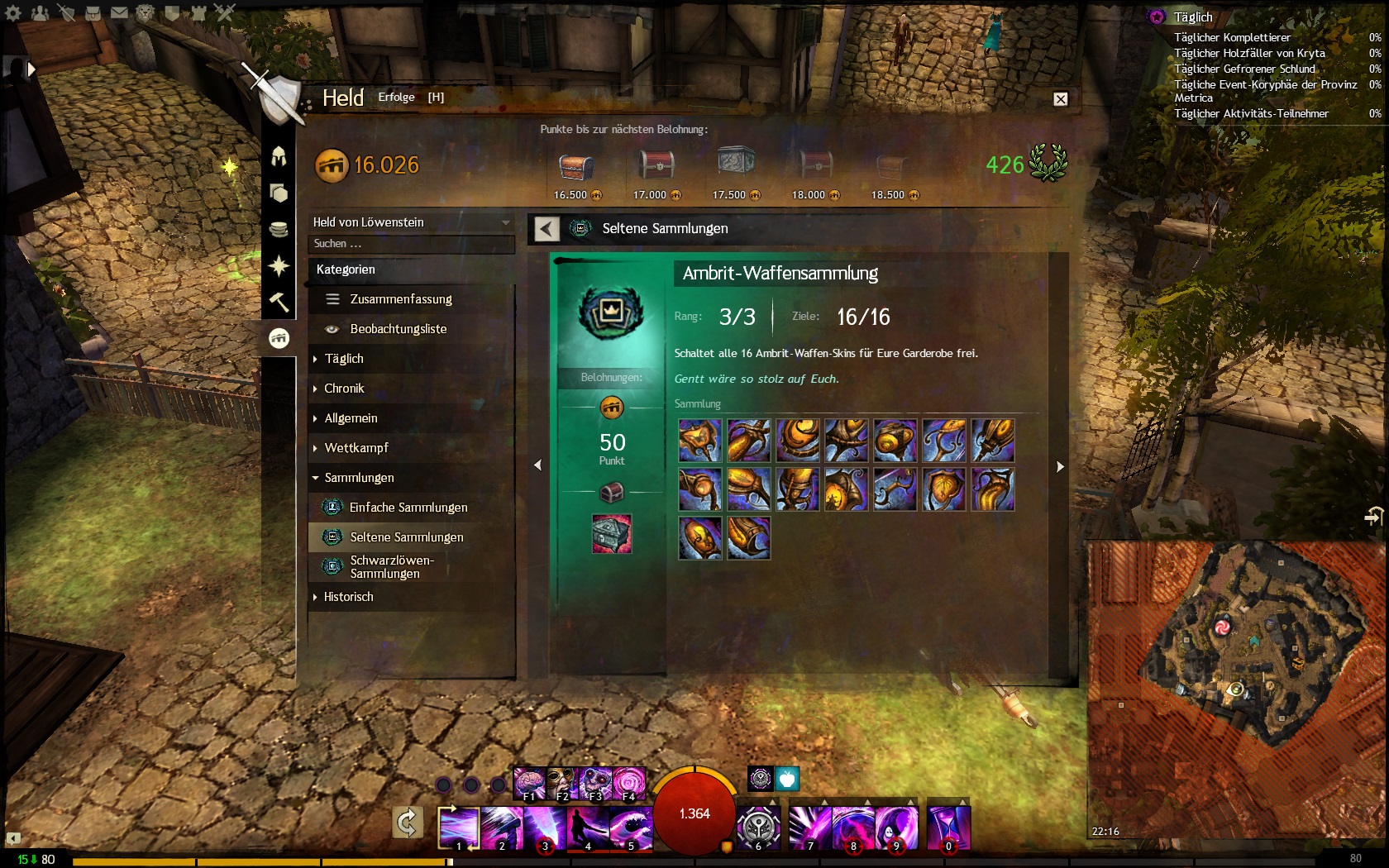Go back from Seltene Sammlungen
The image size is (1389, 868).
tap(547, 229)
